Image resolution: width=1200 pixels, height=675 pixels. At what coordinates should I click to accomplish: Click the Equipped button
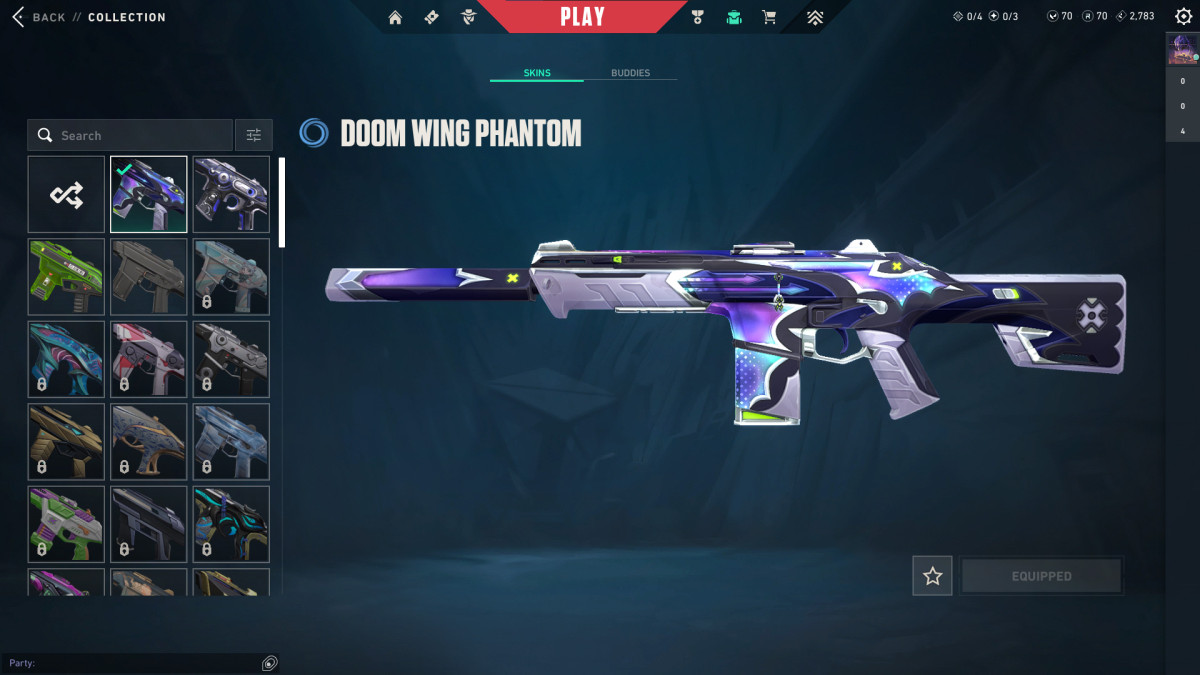[x=1041, y=576]
